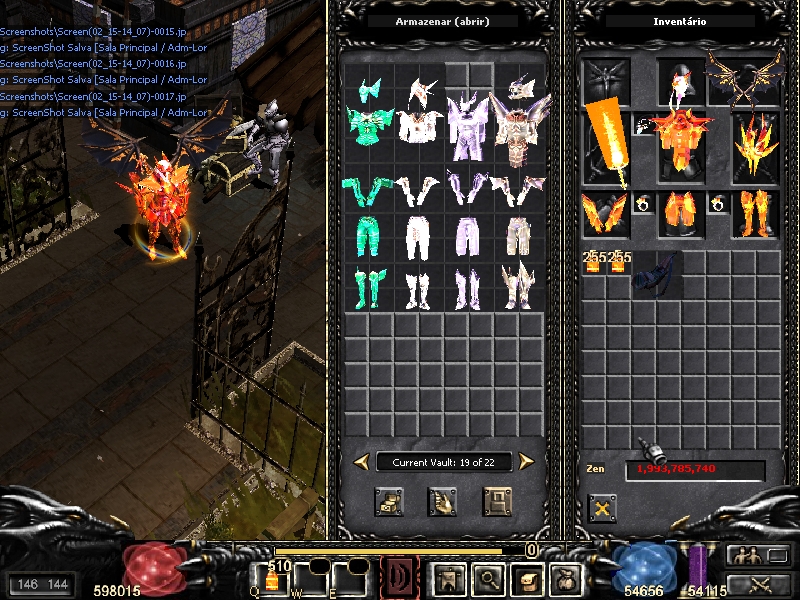Close the Inventário window with X button
Viewport: 800px width, 600px height.
[x=602, y=509]
